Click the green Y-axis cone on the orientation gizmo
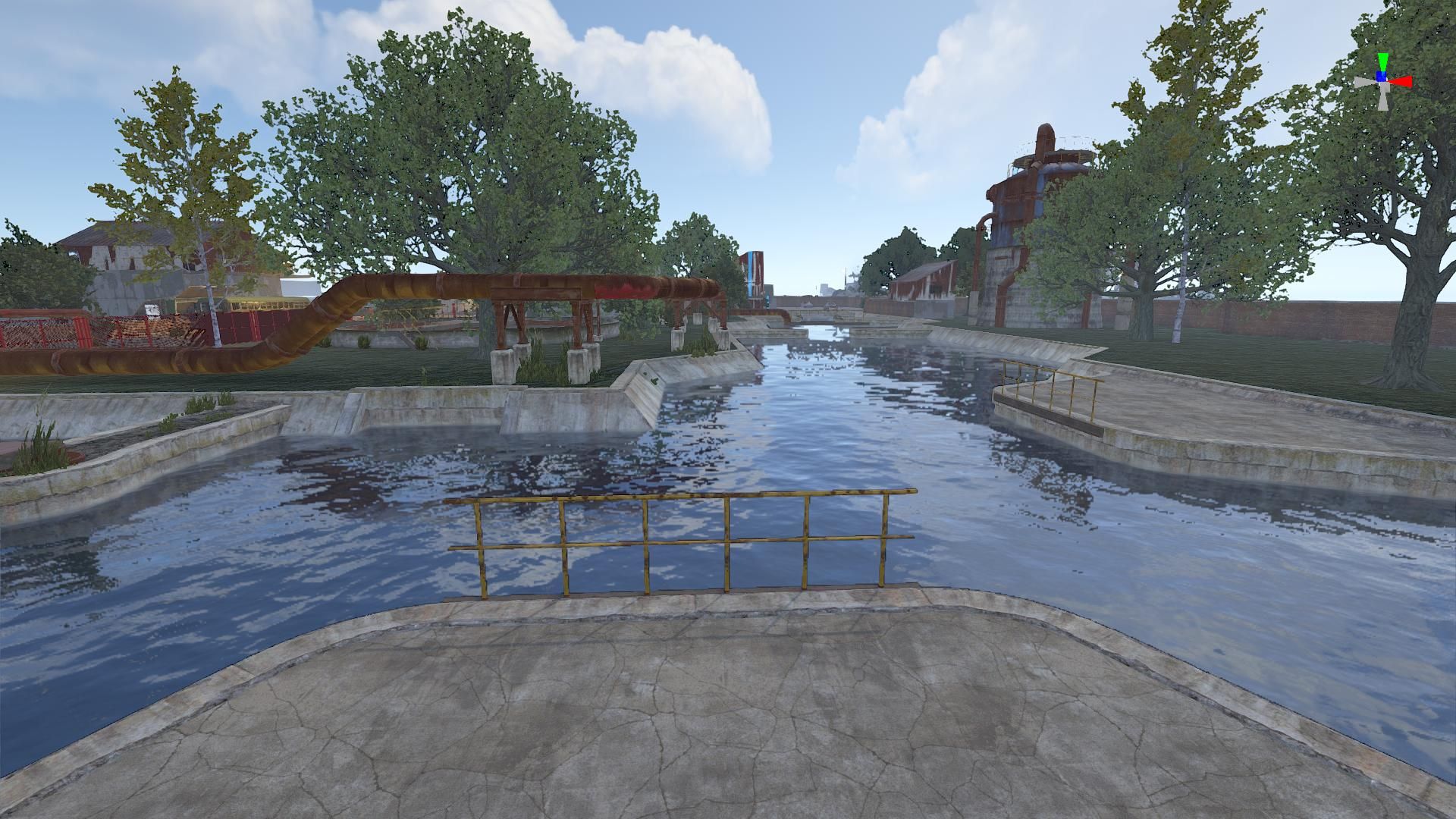This screenshot has width=1456, height=819. pos(1383,61)
